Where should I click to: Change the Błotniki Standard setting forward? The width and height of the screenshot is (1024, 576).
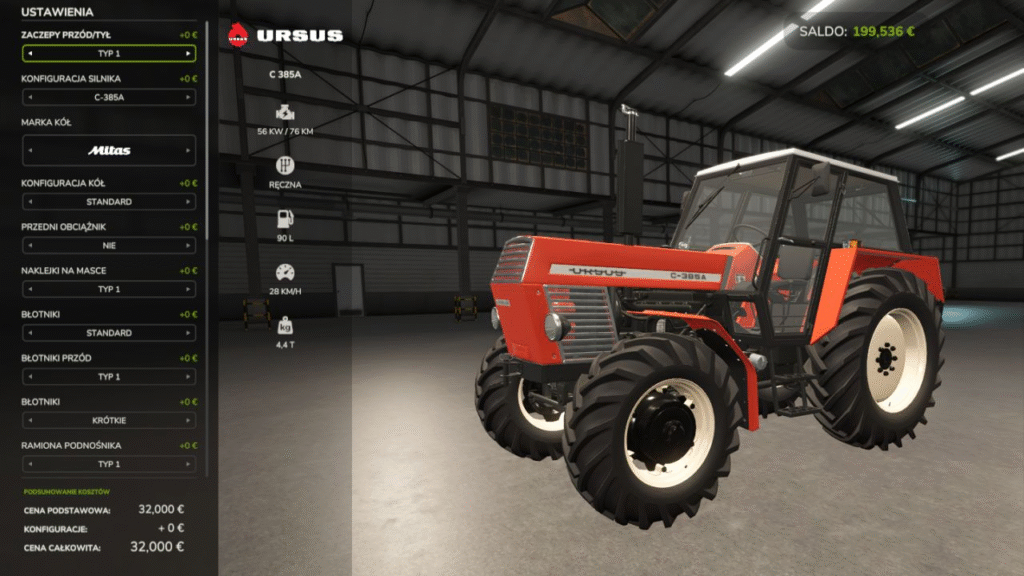pos(188,333)
